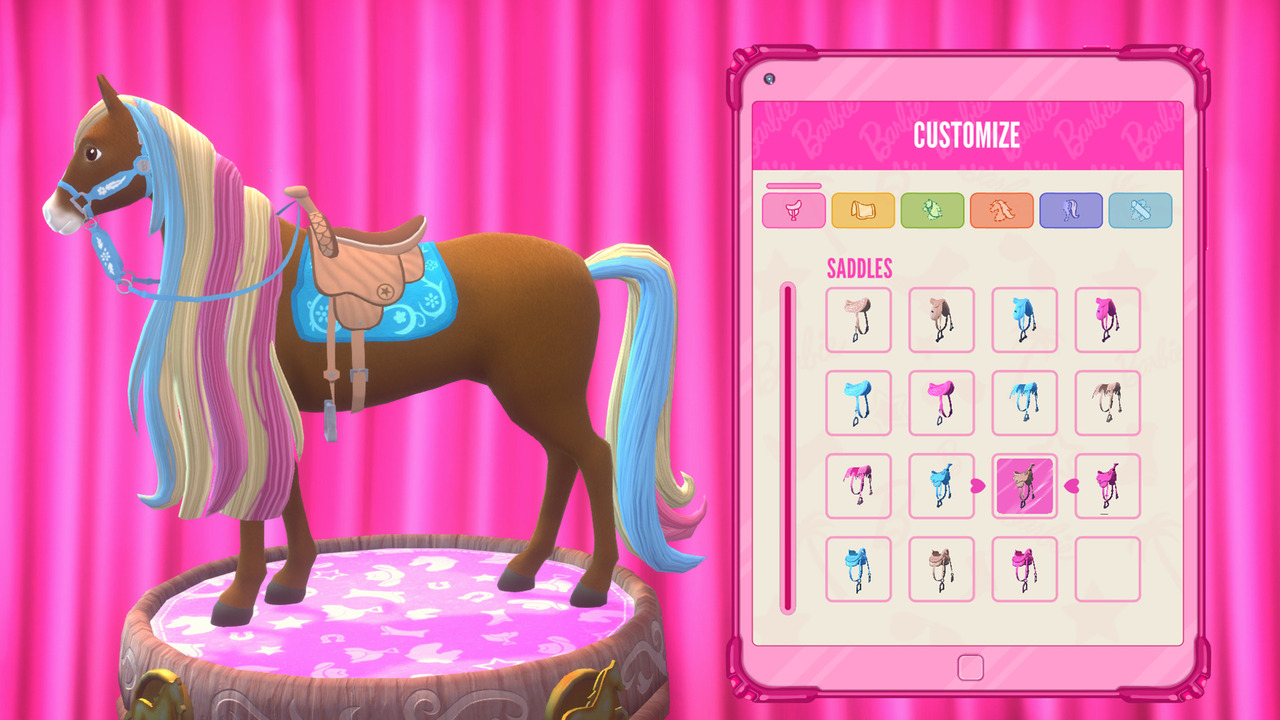
Task: Select the purple tail category icon
Action: (1072, 210)
